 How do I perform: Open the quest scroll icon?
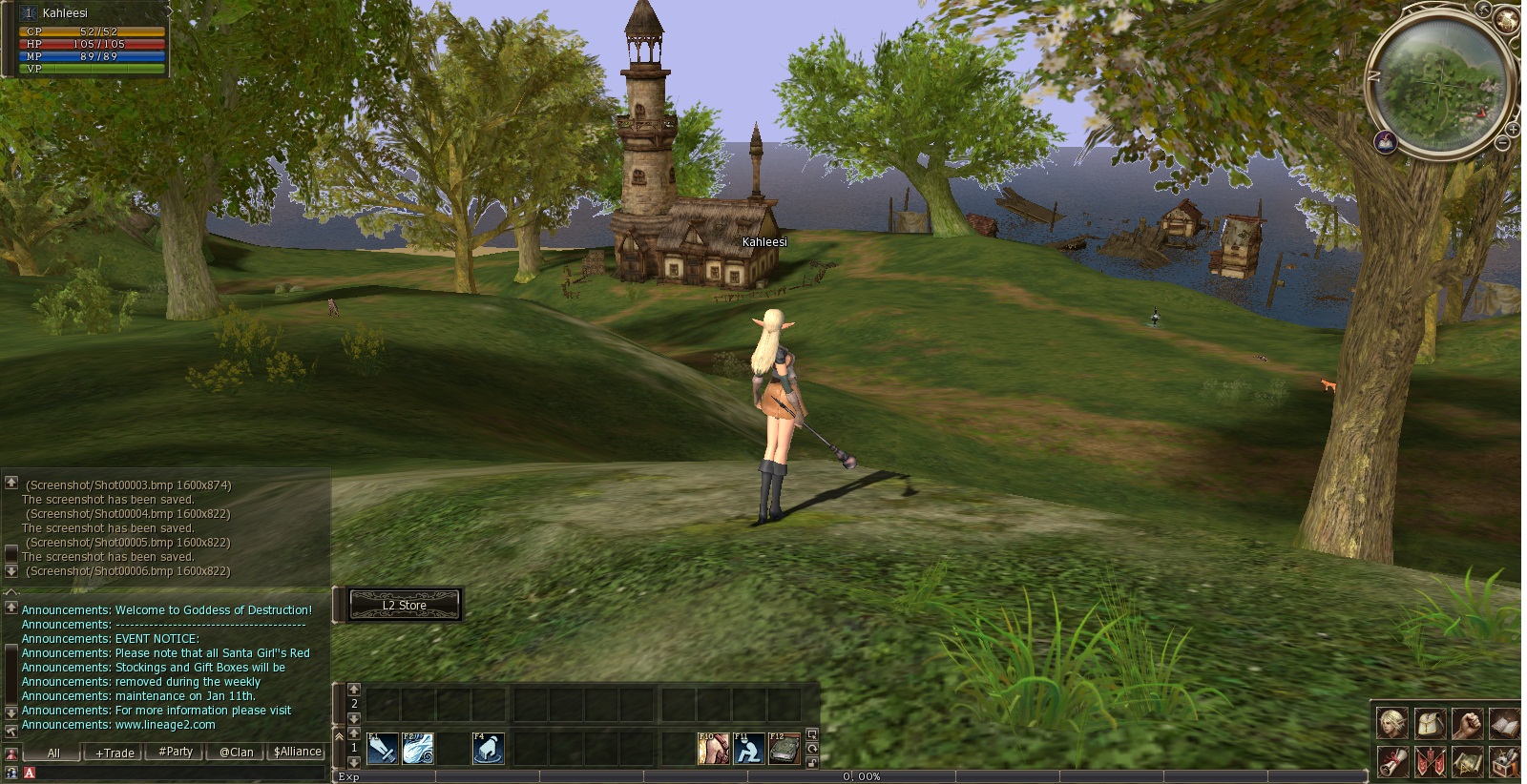[x=1392, y=762]
